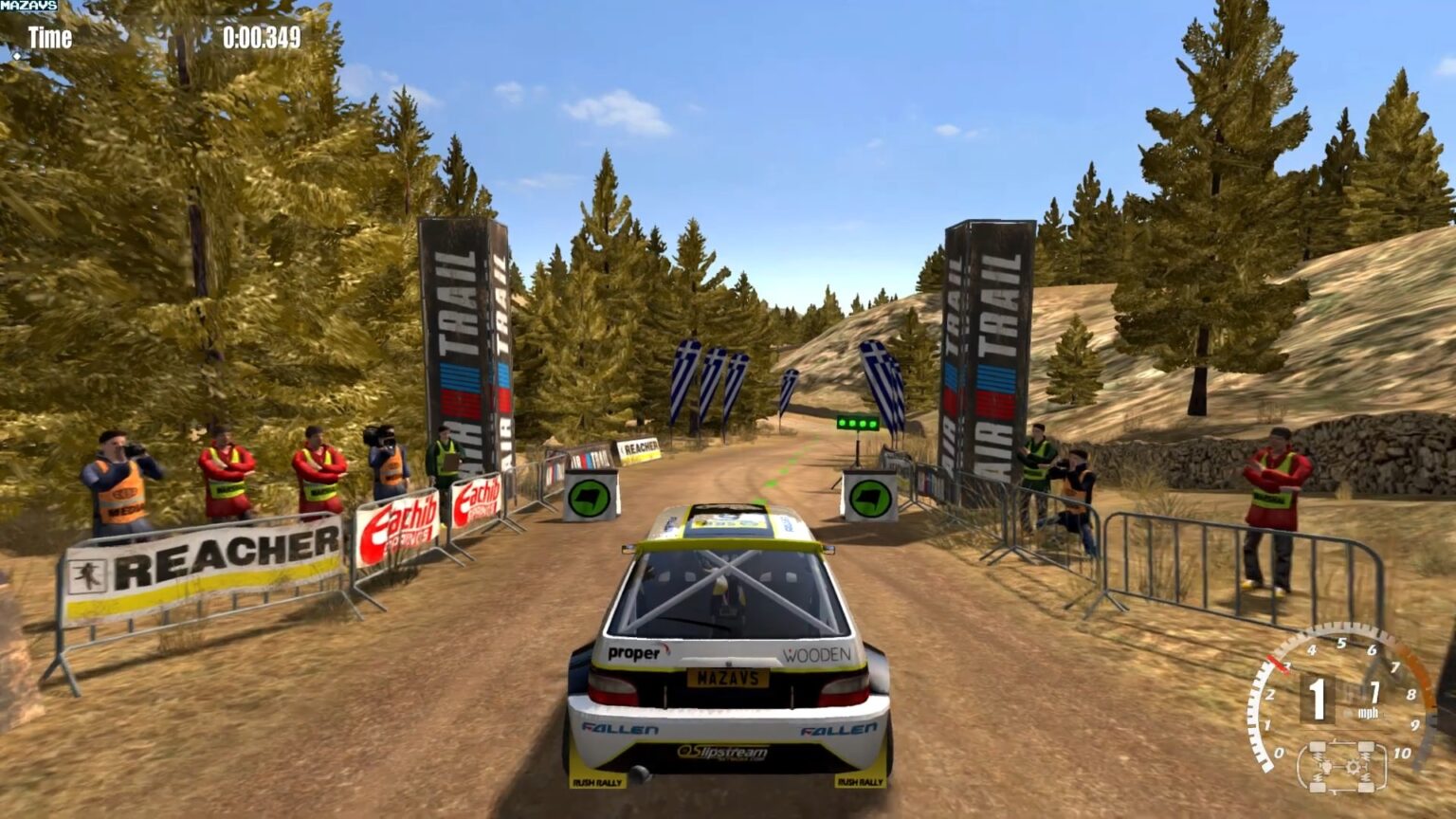Click the right green flag marshal board
The height and width of the screenshot is (819, 1456).
(x=870, y=497)
